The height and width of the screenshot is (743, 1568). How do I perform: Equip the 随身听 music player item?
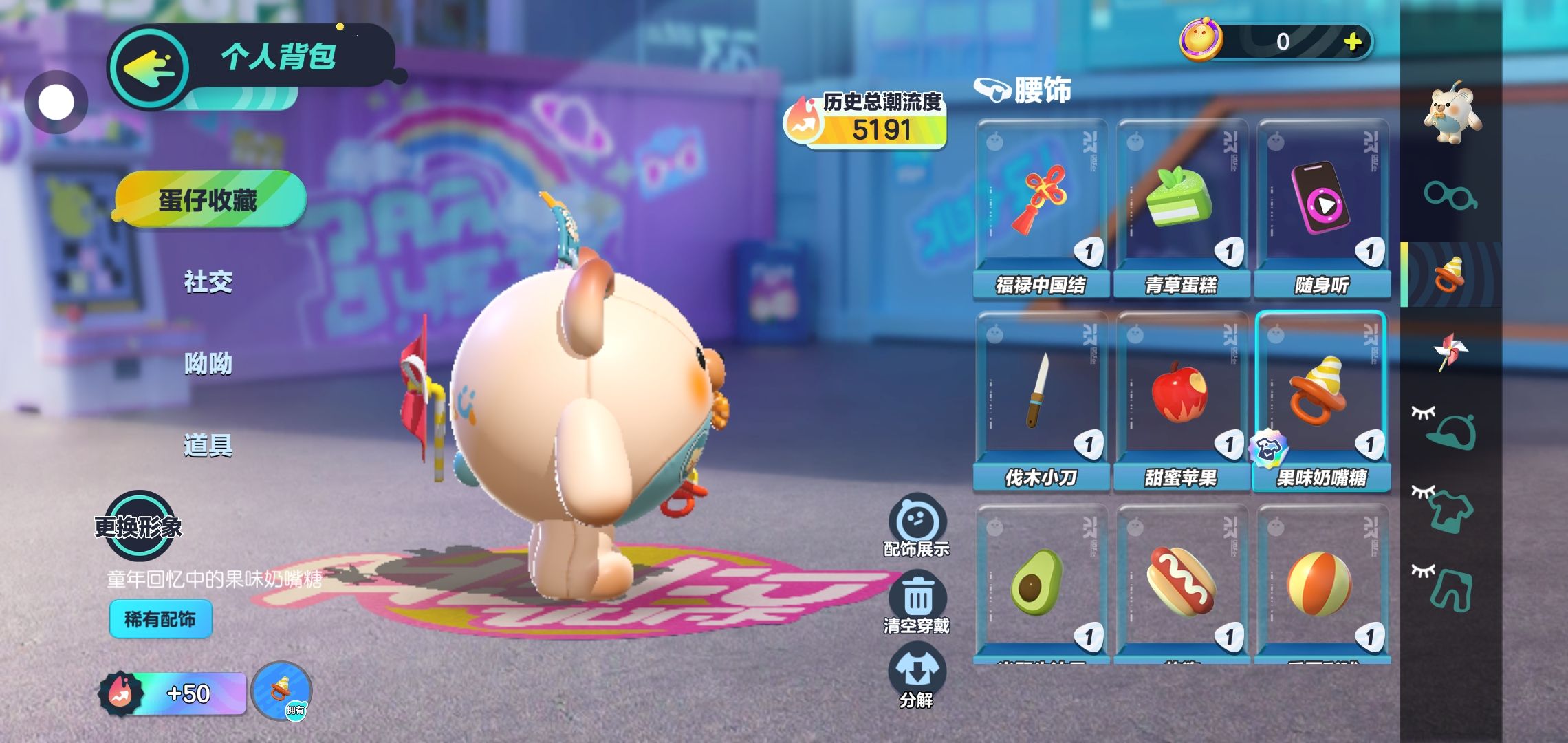1322,206
